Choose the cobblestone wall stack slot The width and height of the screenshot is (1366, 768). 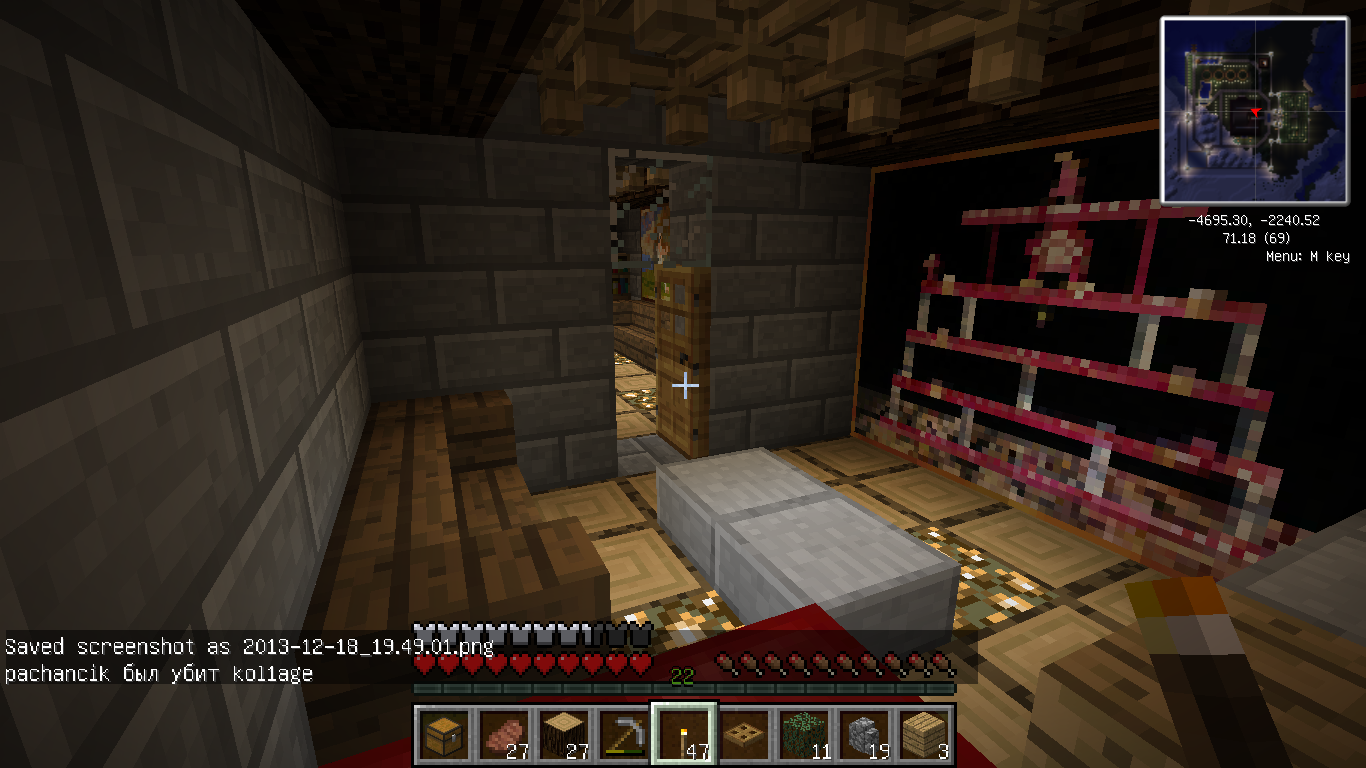(864, 735)
